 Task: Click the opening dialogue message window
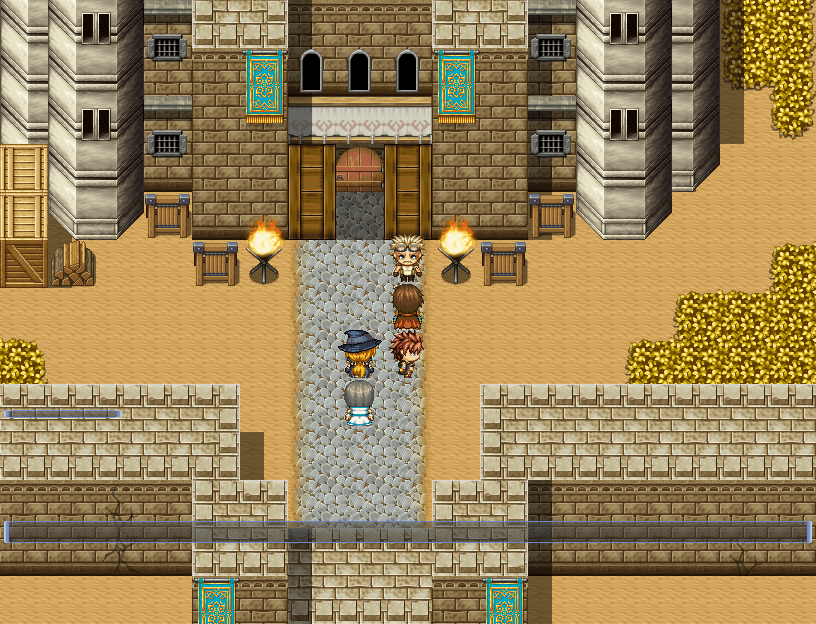pos(407,532)
